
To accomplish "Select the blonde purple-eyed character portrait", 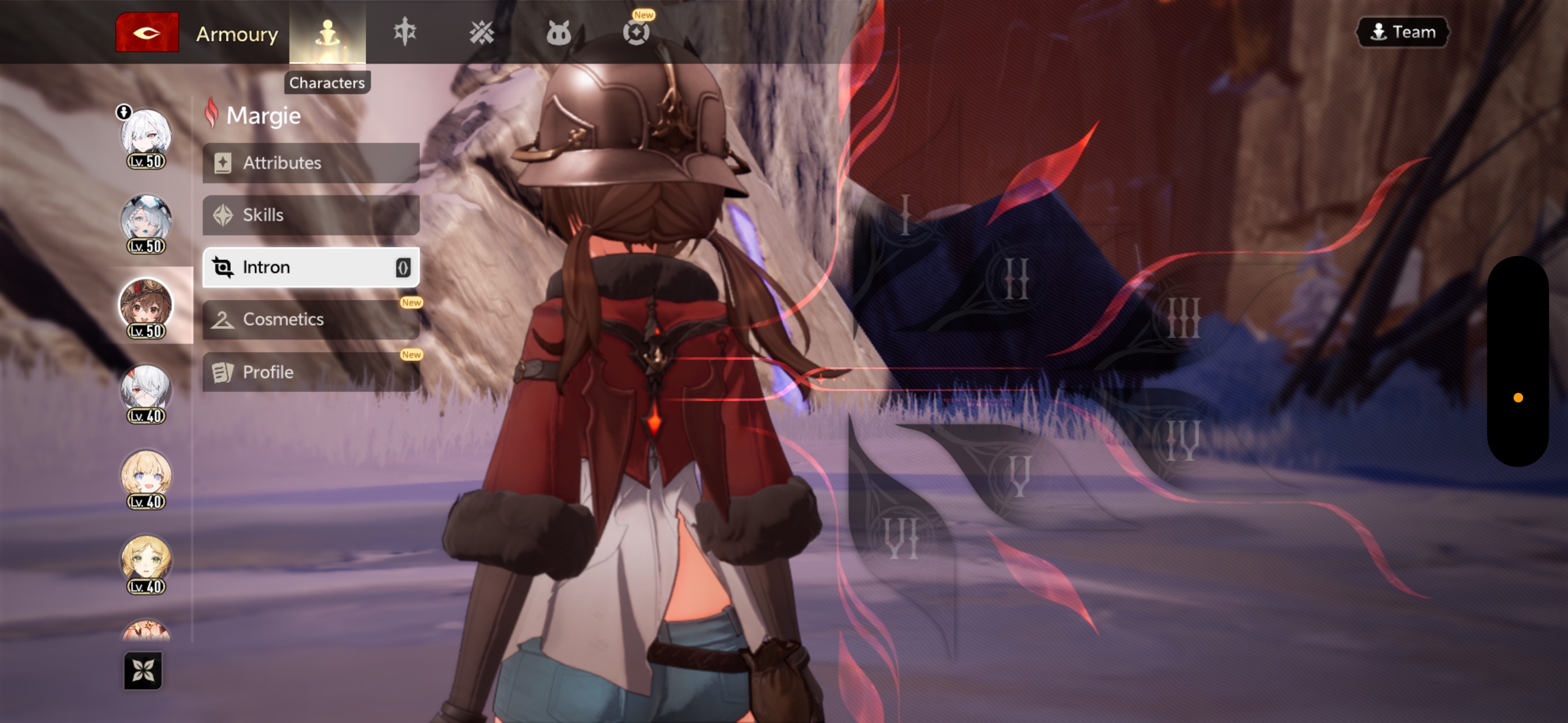I will pyautogui.click(x=146, y=476).
